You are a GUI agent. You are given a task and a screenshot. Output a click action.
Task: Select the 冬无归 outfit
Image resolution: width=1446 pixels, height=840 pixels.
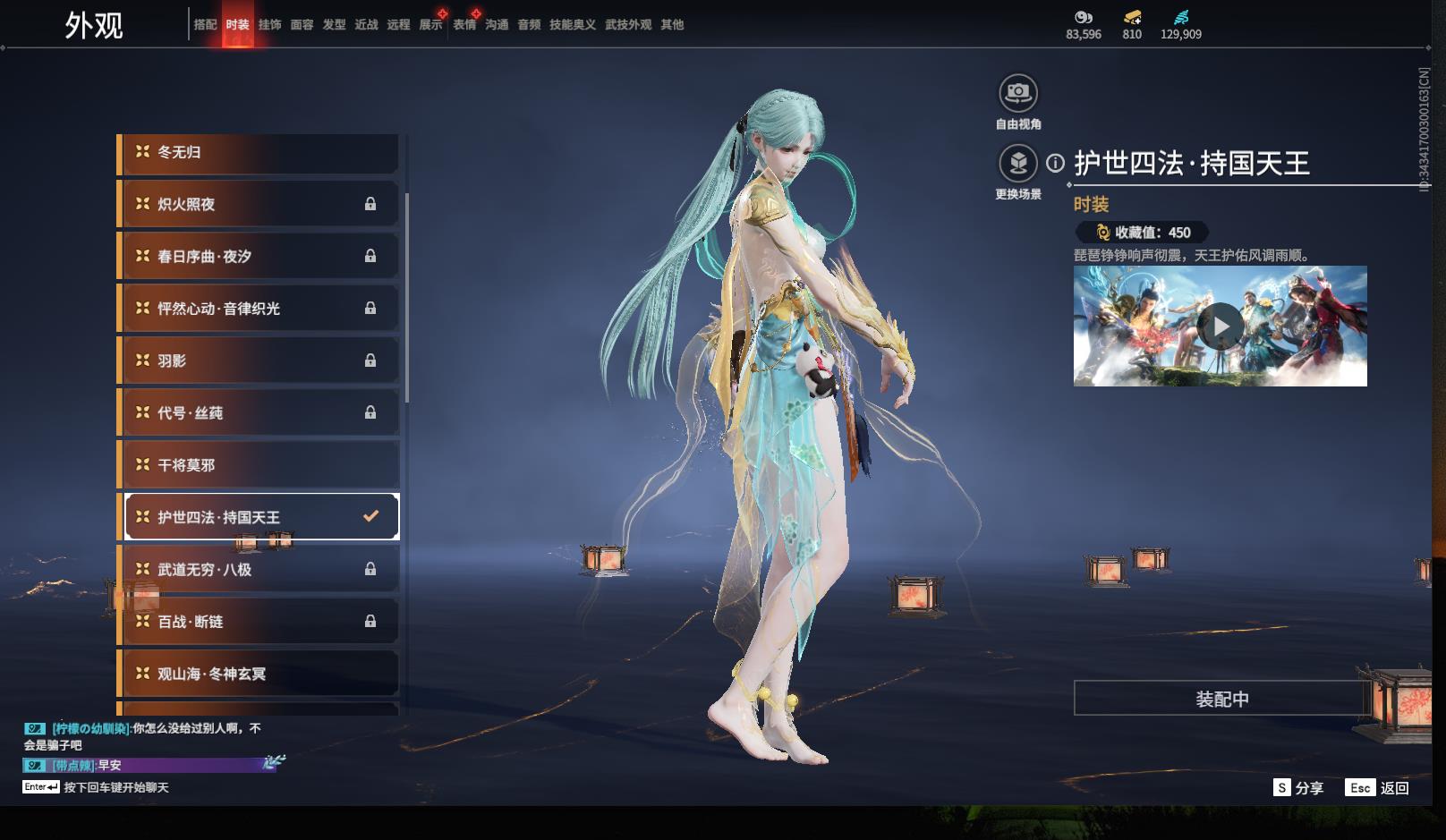click(x=259, y=153)
